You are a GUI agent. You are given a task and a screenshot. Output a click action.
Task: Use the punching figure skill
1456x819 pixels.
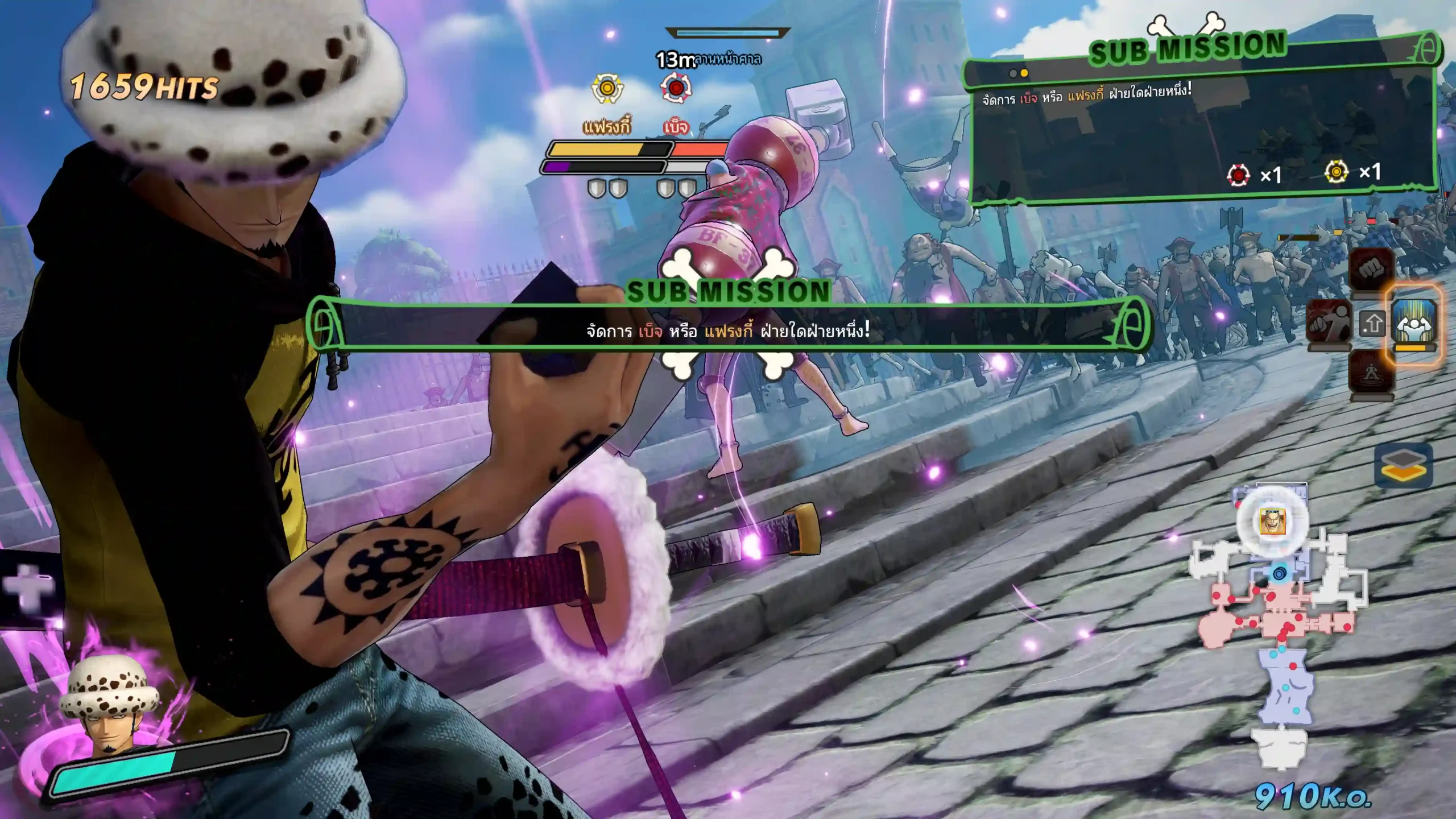[1329, 322]
